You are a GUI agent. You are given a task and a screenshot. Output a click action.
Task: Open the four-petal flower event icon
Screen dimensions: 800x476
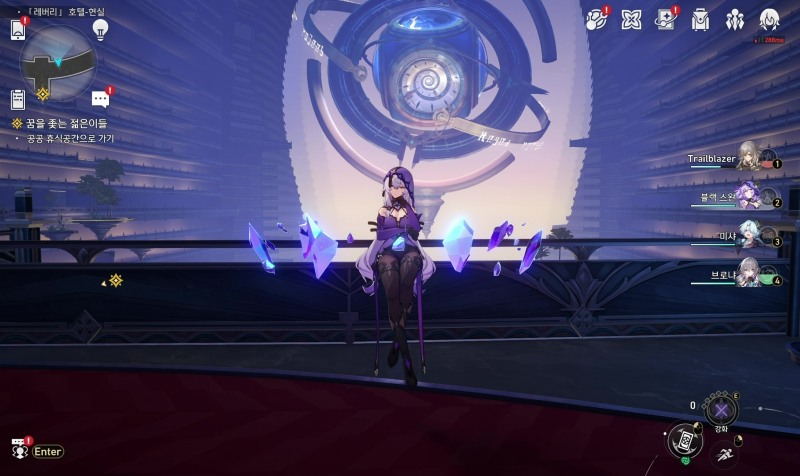pyautogui.click(x=631, y=19)
